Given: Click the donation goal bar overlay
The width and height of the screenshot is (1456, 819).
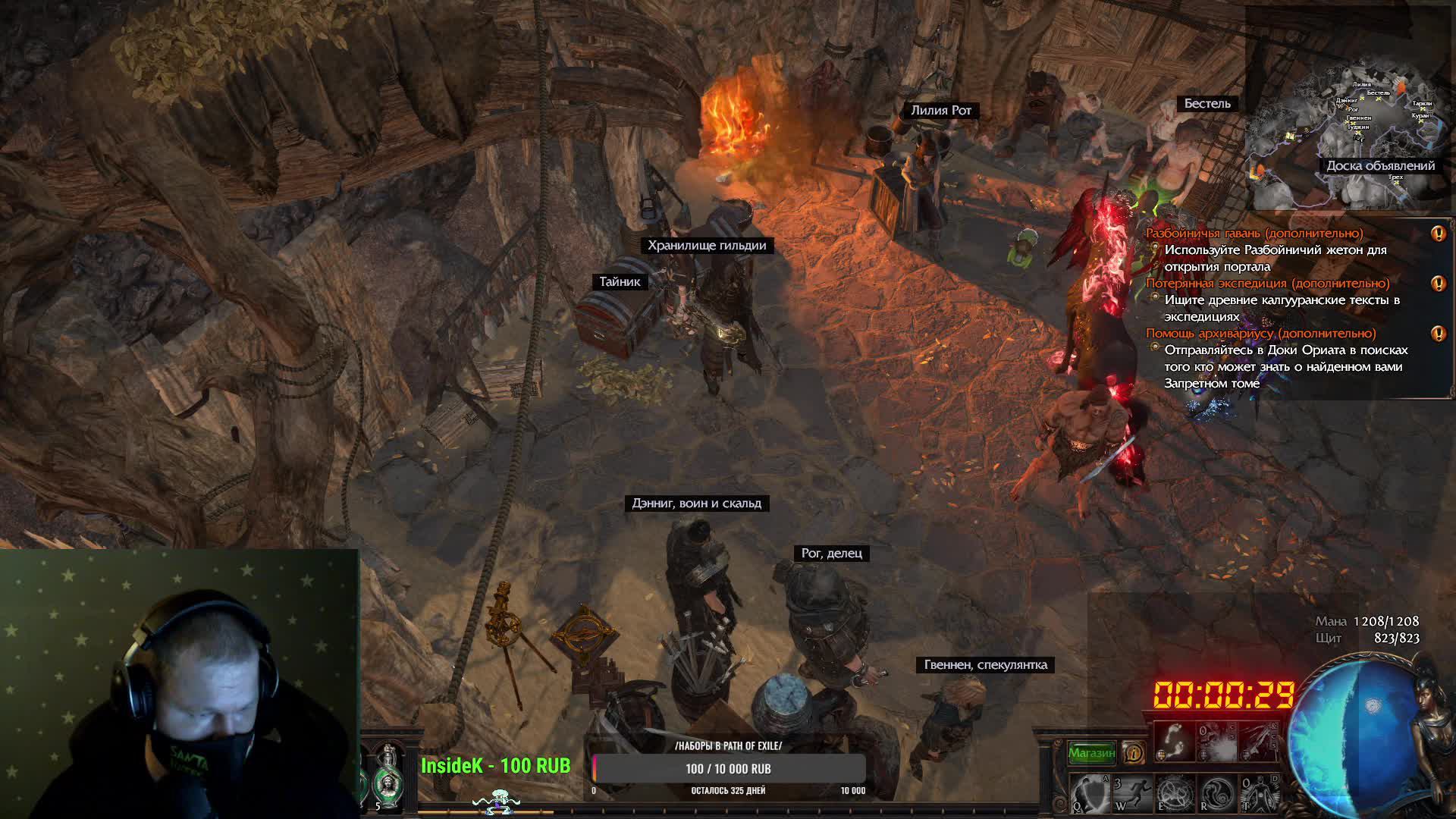Looking at the screenshot, I should tap(728, 768).
